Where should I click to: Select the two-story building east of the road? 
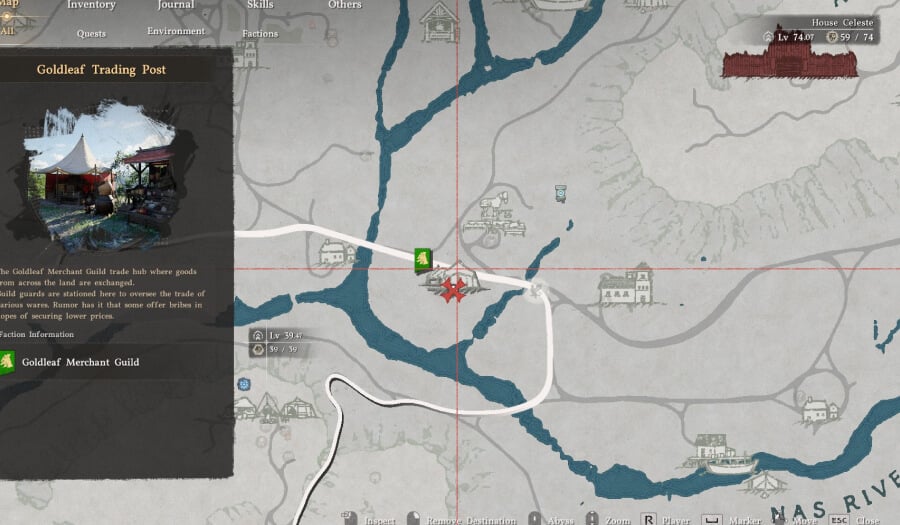pos(625,286)
